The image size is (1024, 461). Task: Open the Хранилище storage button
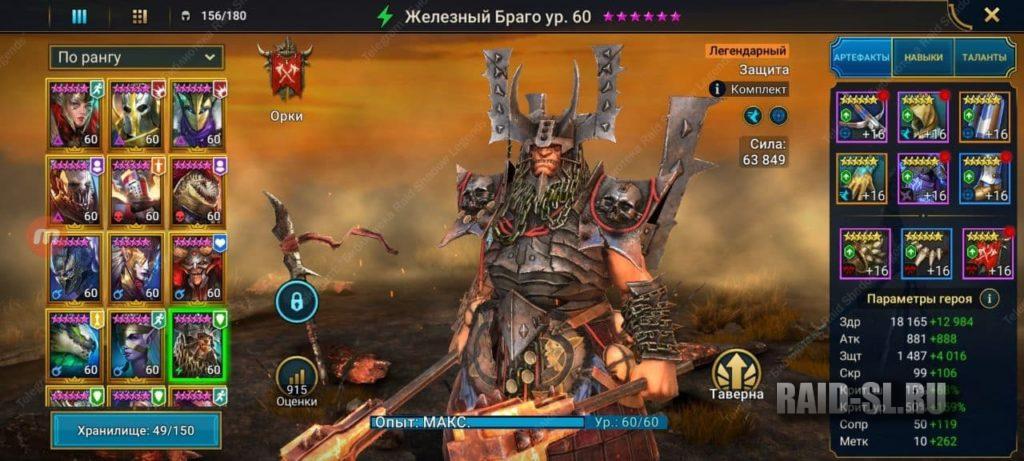[135, 431]
